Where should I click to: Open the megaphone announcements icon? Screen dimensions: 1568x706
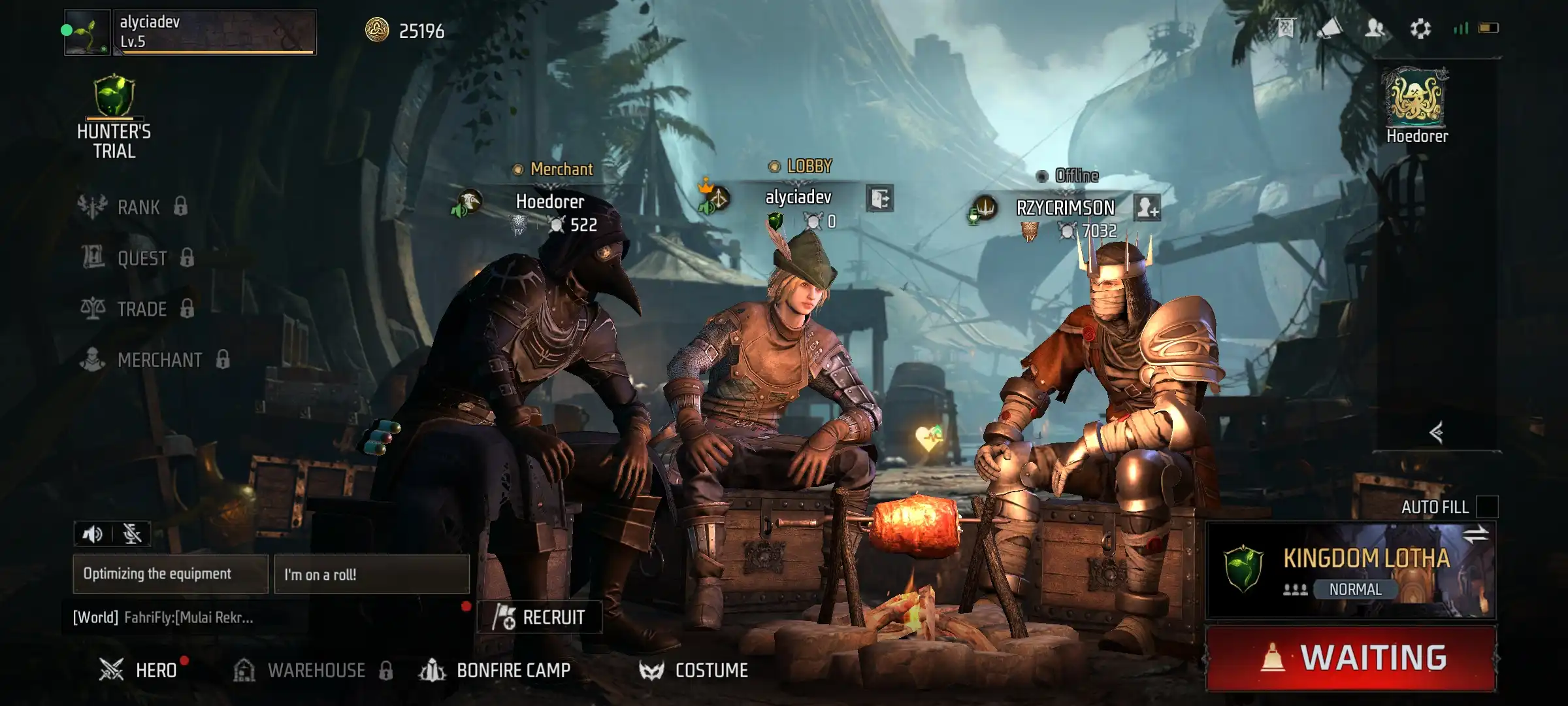click(1330, 28)
